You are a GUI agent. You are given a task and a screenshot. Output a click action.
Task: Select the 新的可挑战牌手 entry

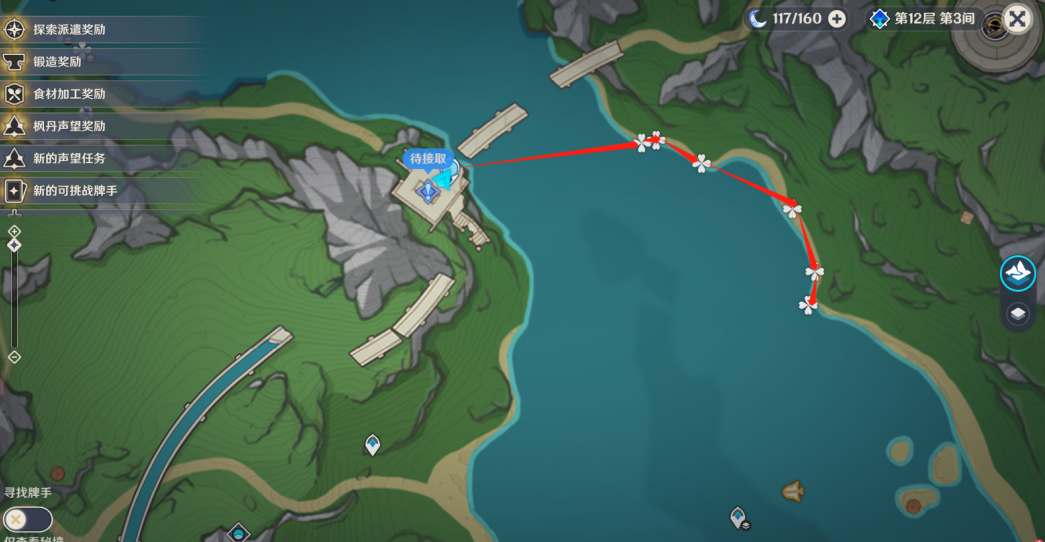(x=76, y=190)
